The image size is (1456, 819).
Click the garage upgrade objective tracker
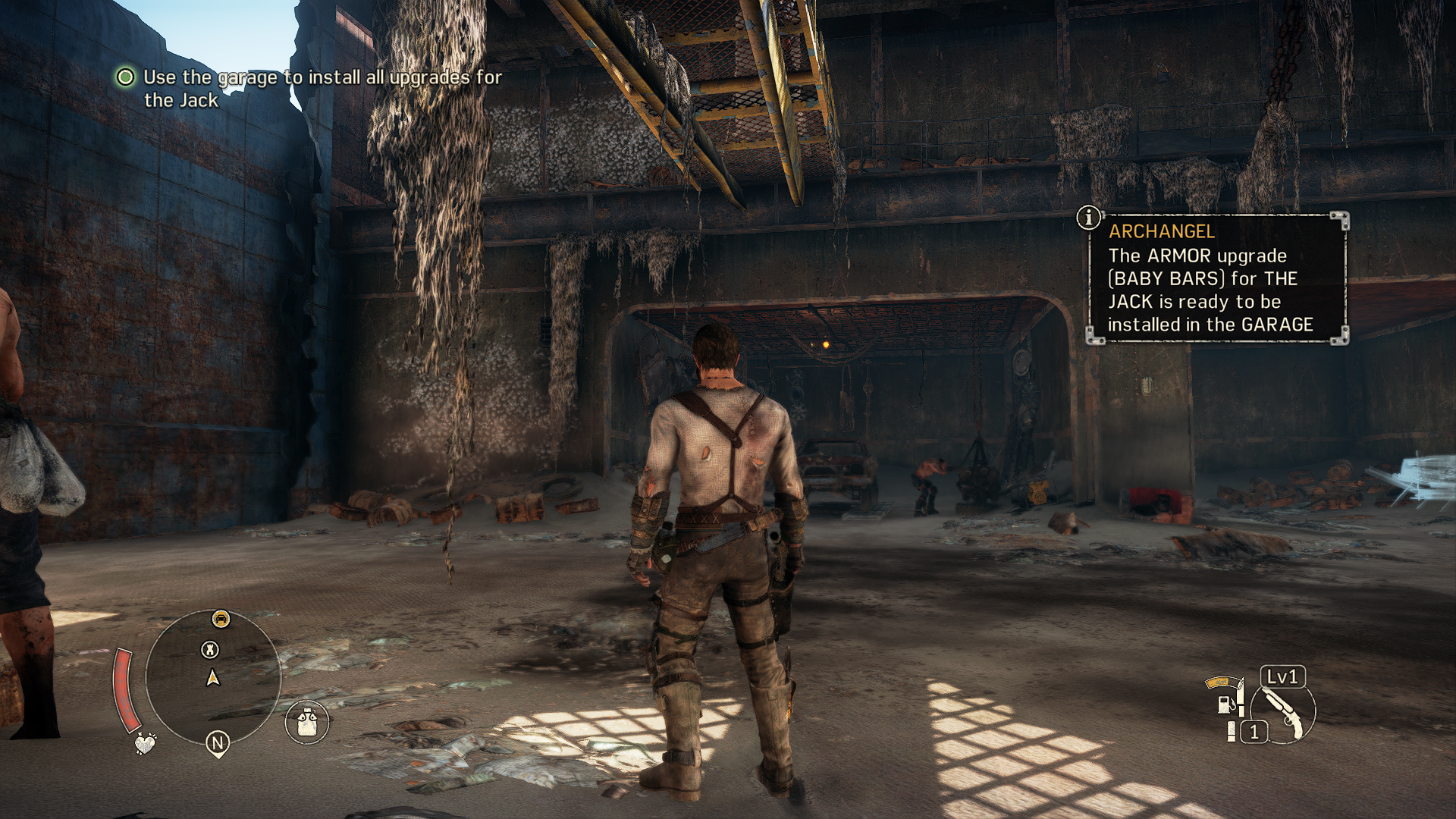click(x=311, y=88)
